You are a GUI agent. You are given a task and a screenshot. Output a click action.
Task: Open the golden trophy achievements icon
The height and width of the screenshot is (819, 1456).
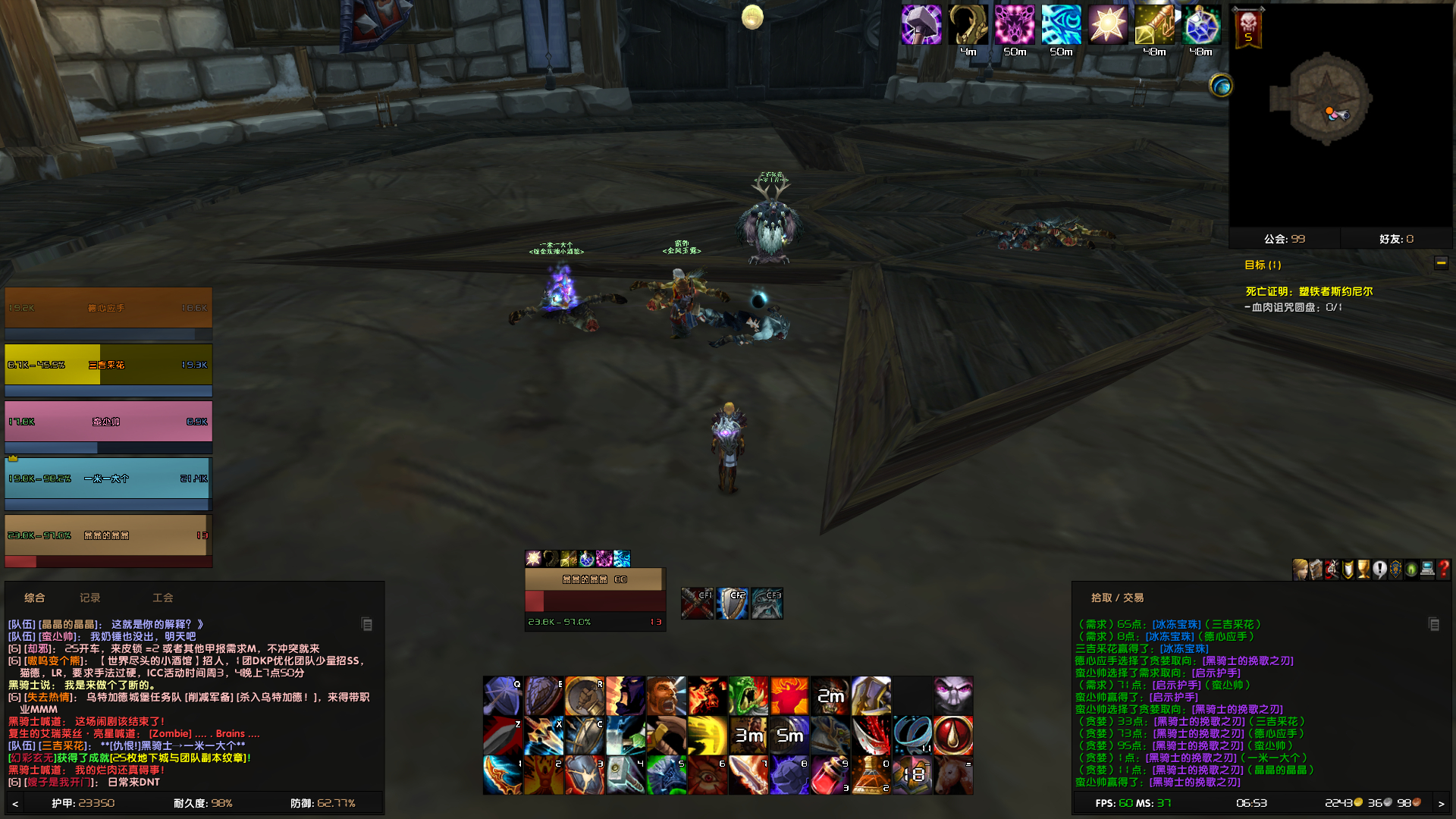[1363, 570]
